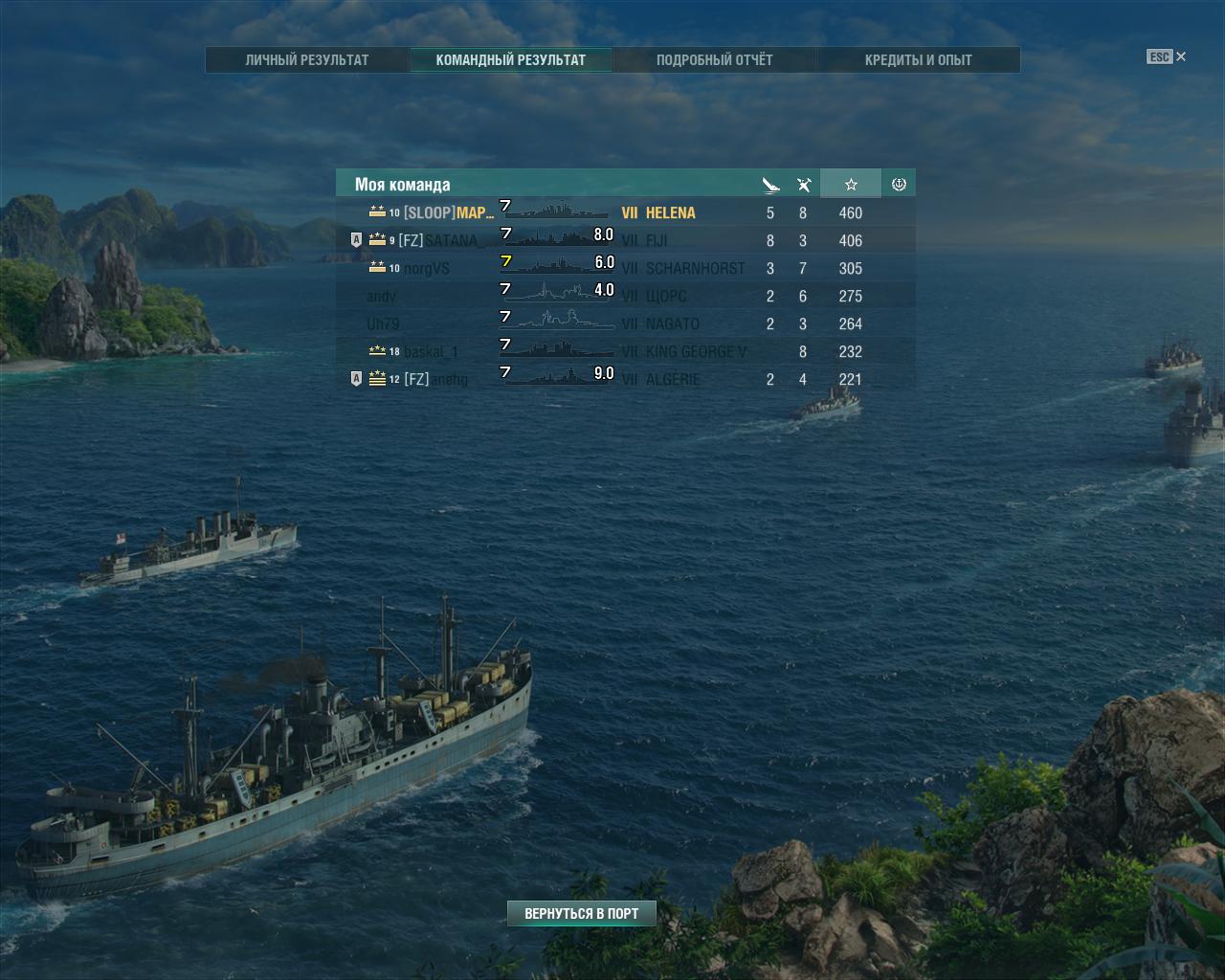Close the results screen with ESC X

[x=1167, y=56]
